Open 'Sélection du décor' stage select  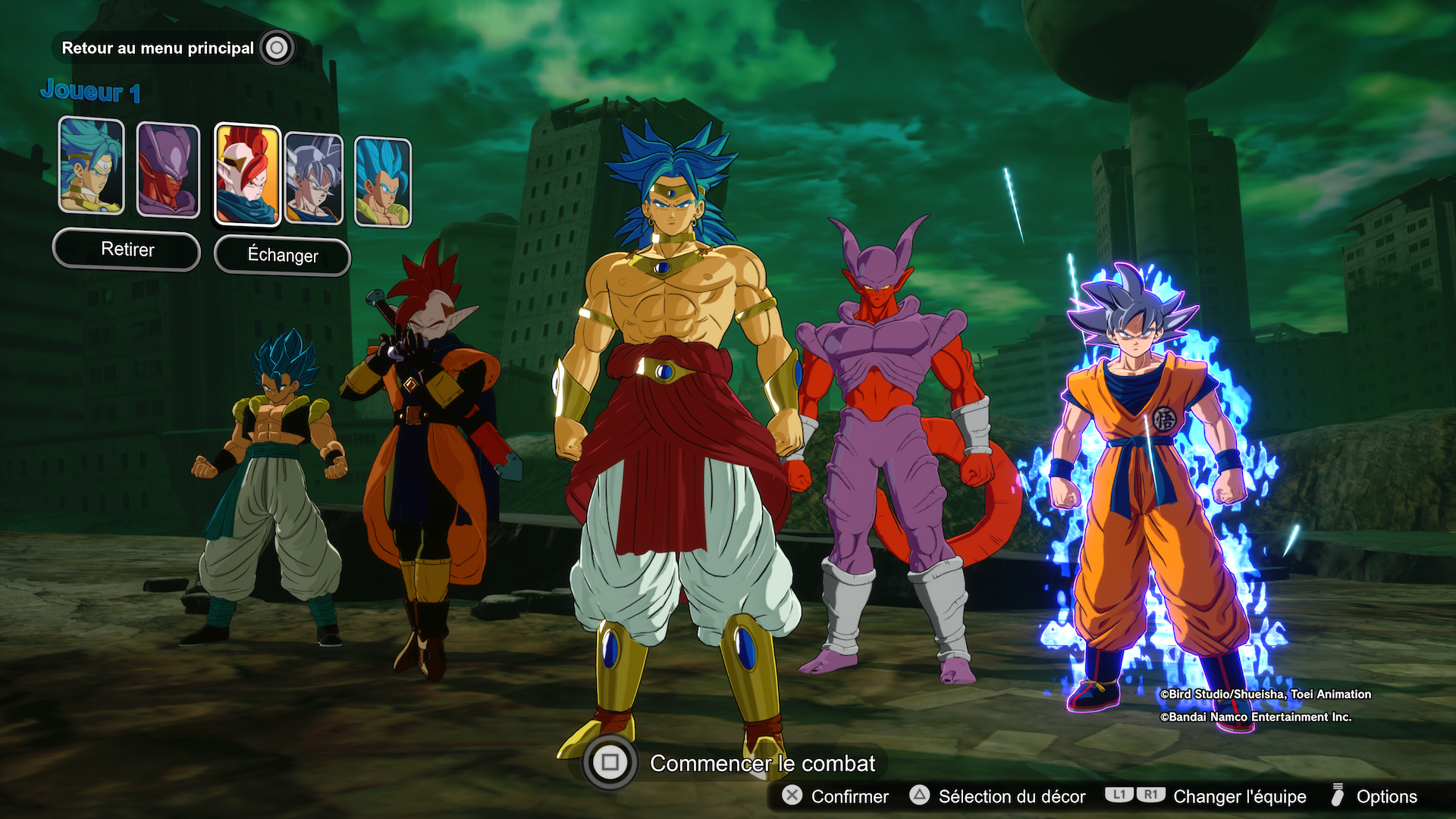click(1011, 796)
